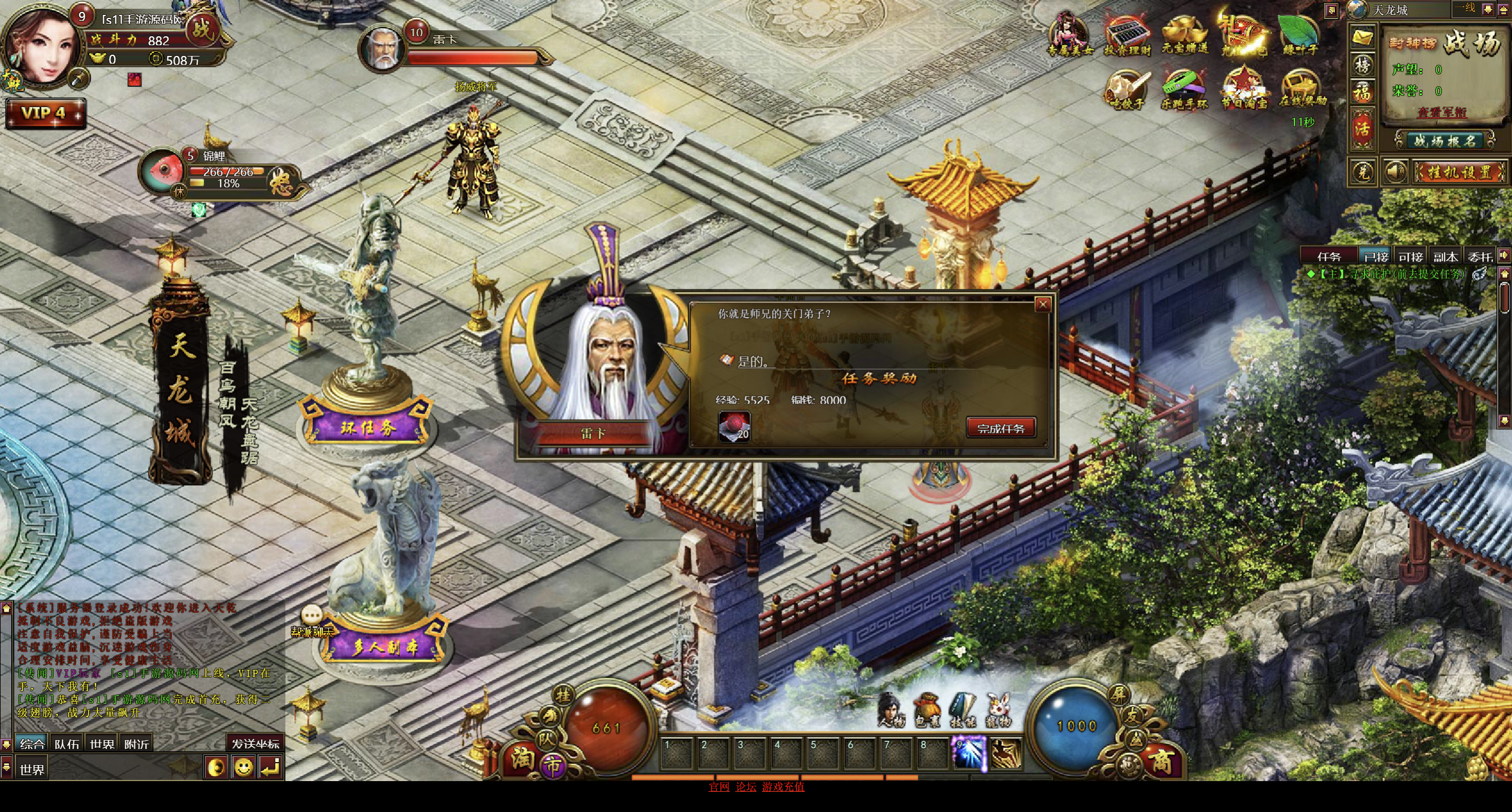Open the 宠物 pet rabbit icon
Image resolution: width=1512 pixels, height=812 pixels.
pyautogui.click(x=998, y=710)
